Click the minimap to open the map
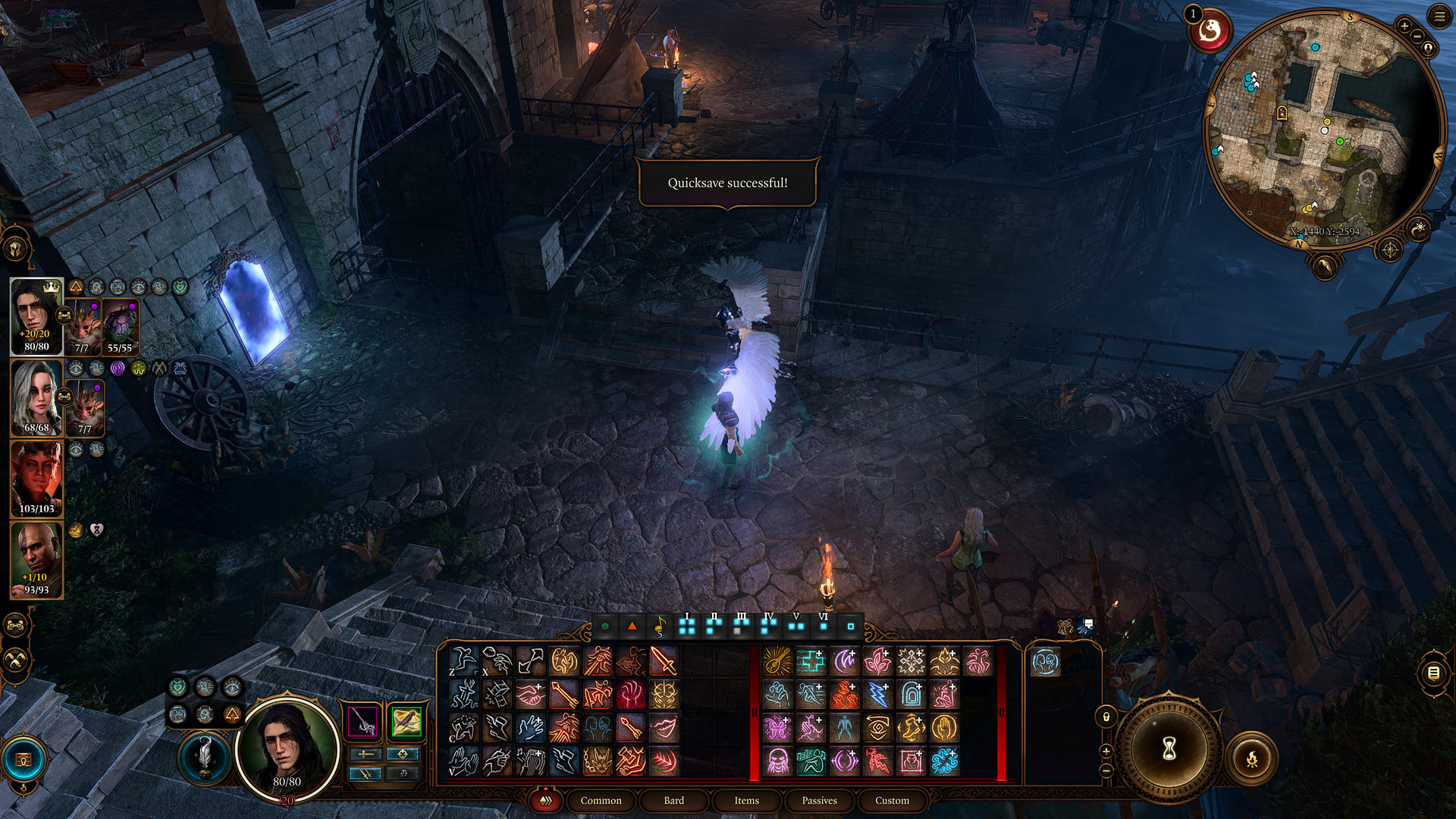The image size is (1456, 819). [x=1322, y=129]
